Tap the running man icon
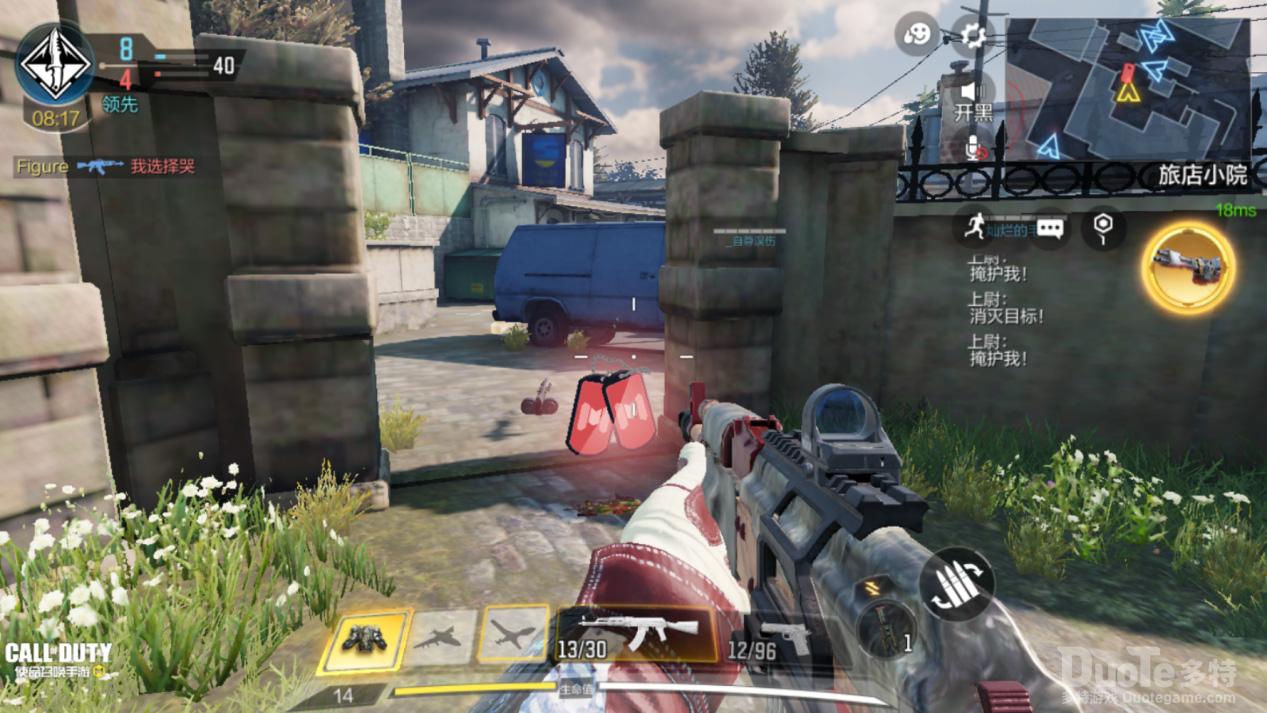Image resolution: width=1267 pixels, height=713 pixels. pyautogui.click(x=975, y=227)
